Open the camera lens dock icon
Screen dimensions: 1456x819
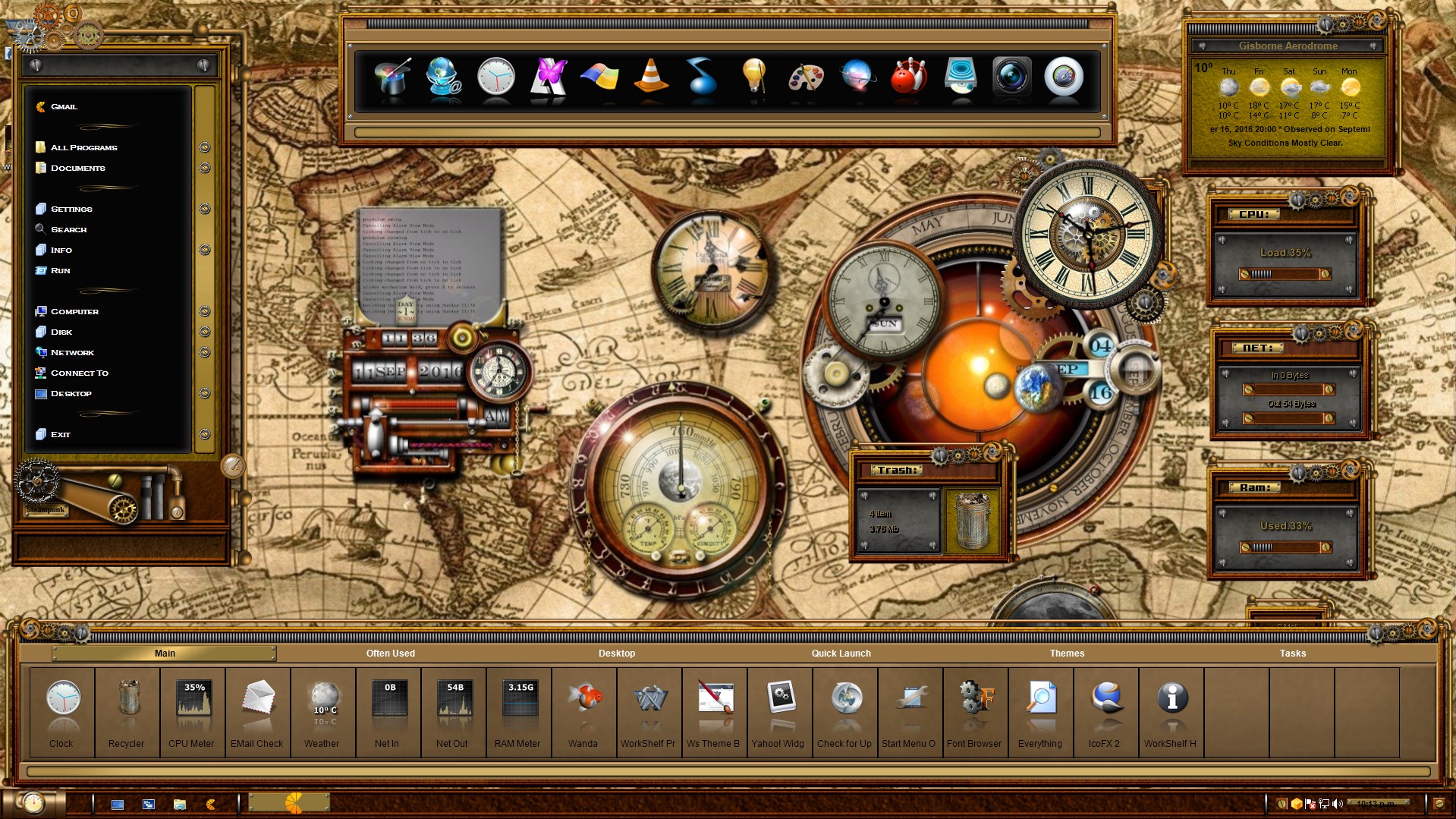click(1011, 77)
